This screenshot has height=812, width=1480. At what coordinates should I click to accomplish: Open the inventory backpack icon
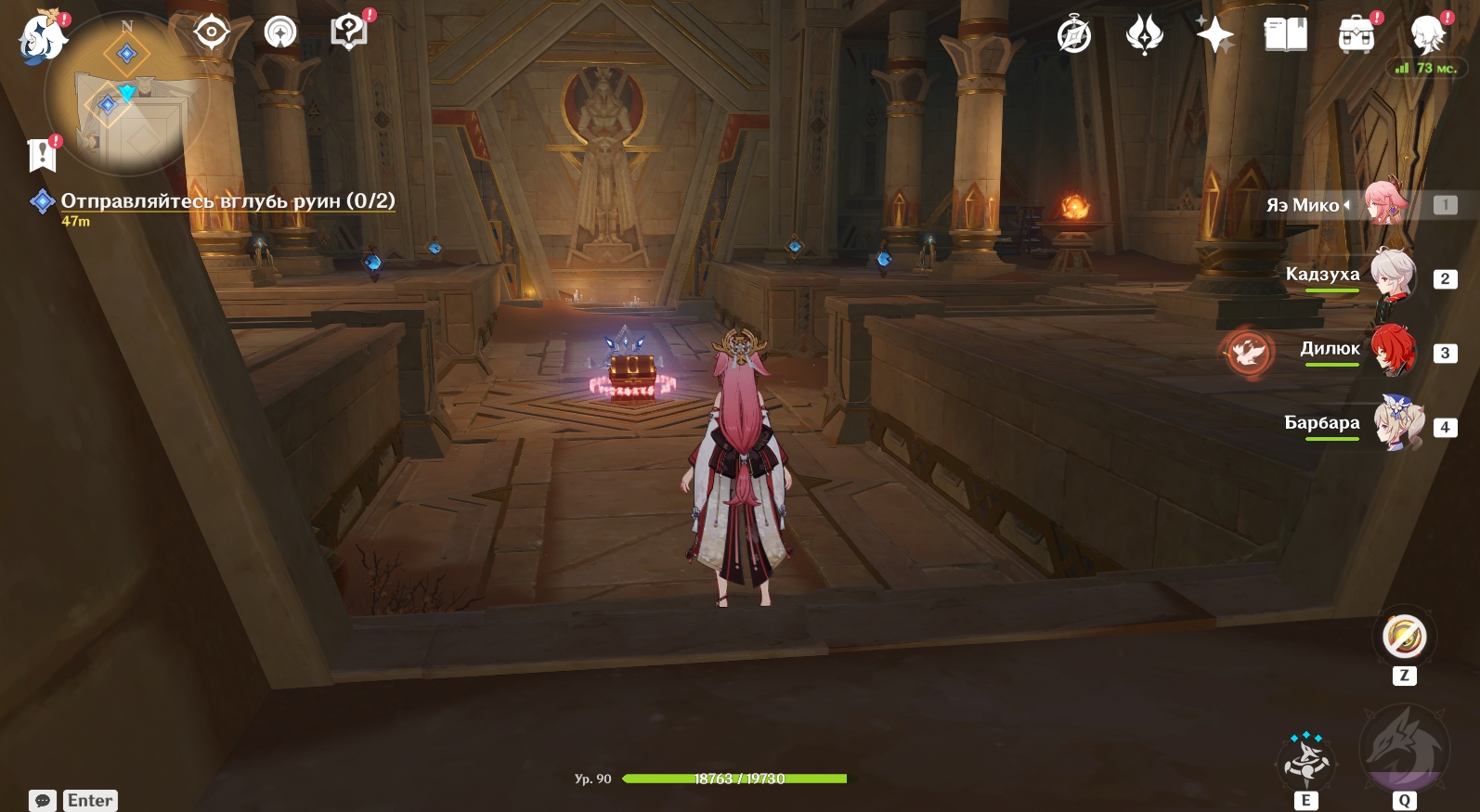tap(1356, 36)
